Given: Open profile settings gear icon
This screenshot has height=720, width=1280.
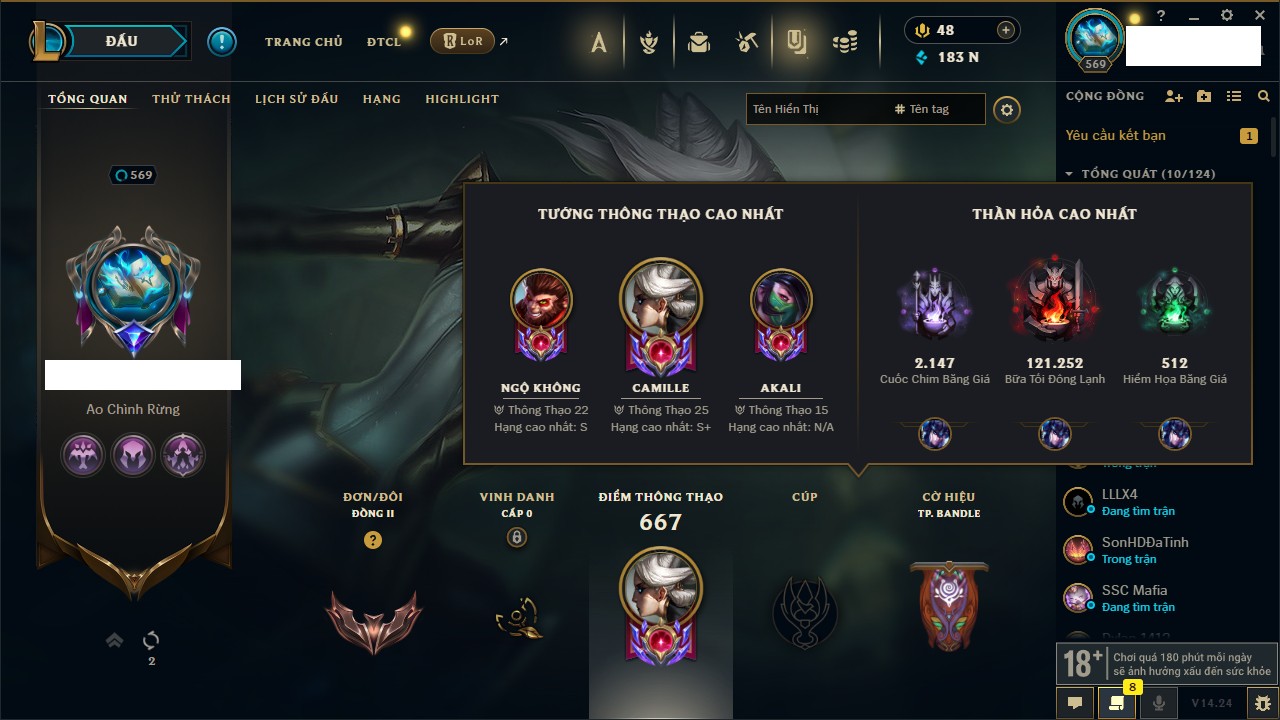Looking at the screenshot, I should coord(1007,109).
